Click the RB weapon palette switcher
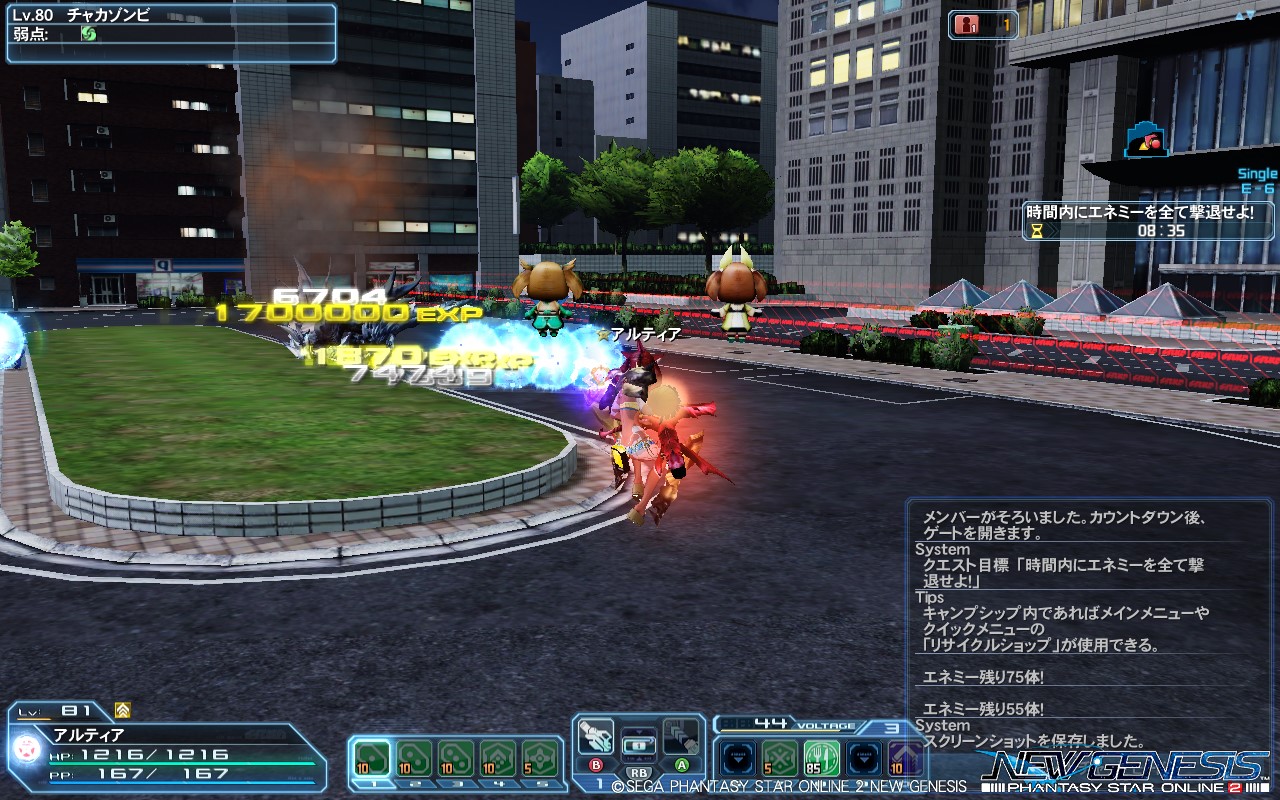This screenshot has width=1280, height=800. coord(639,774)
